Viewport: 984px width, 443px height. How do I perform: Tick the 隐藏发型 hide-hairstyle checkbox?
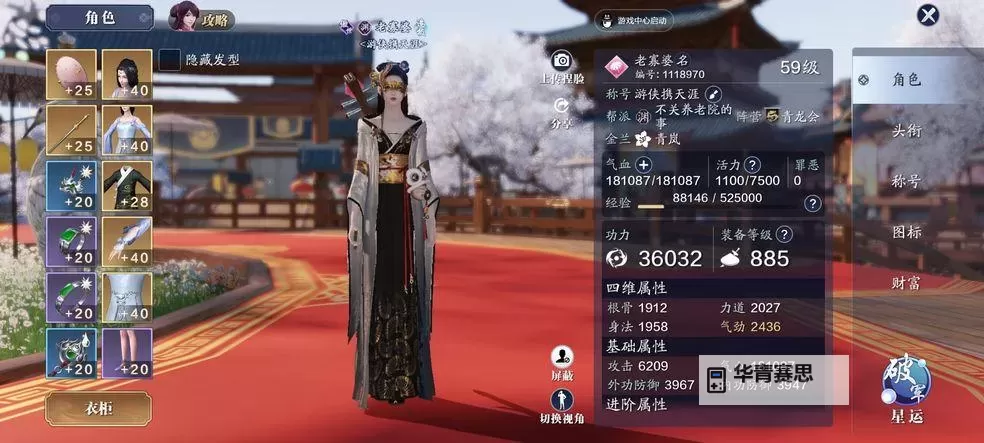(x=171, y=59)
